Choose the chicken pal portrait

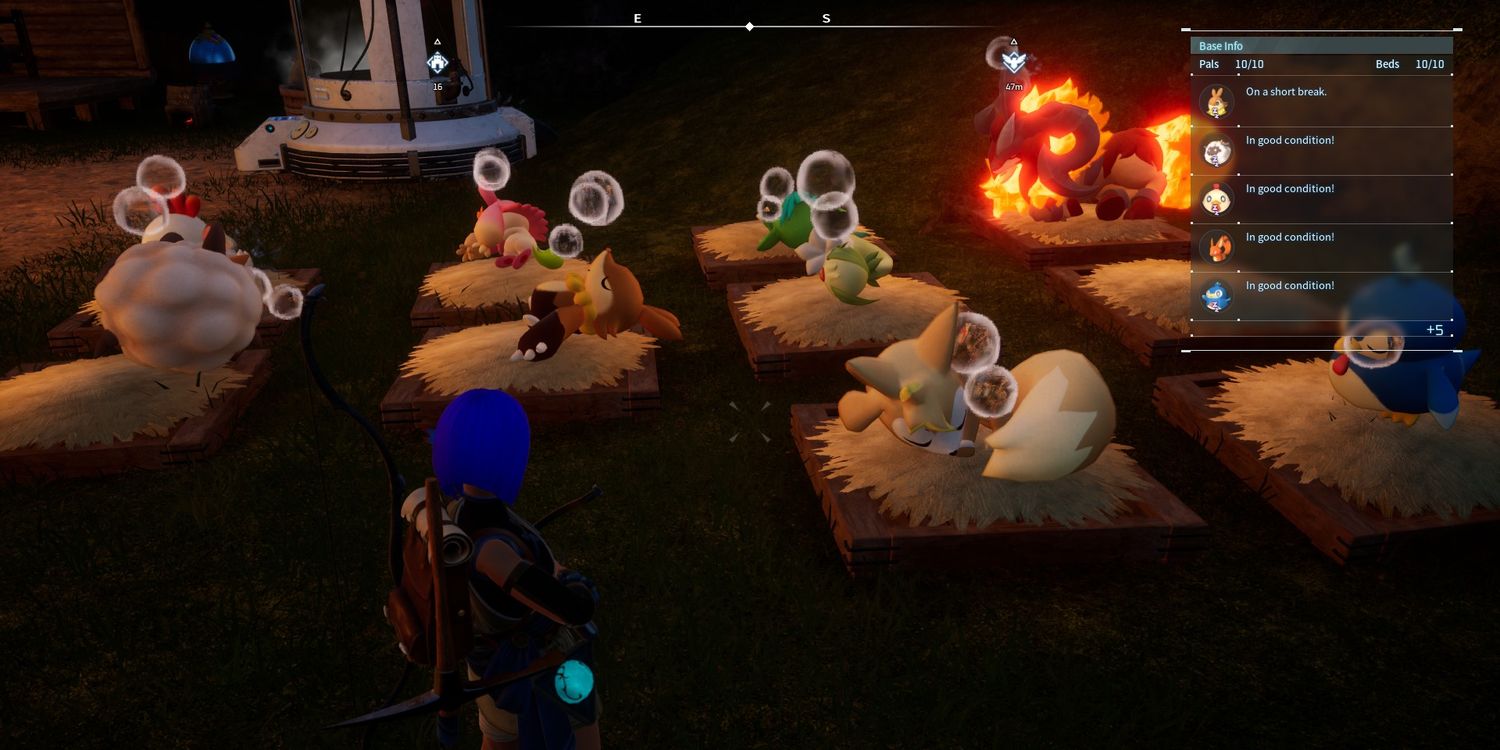[x=1217, y=200]
